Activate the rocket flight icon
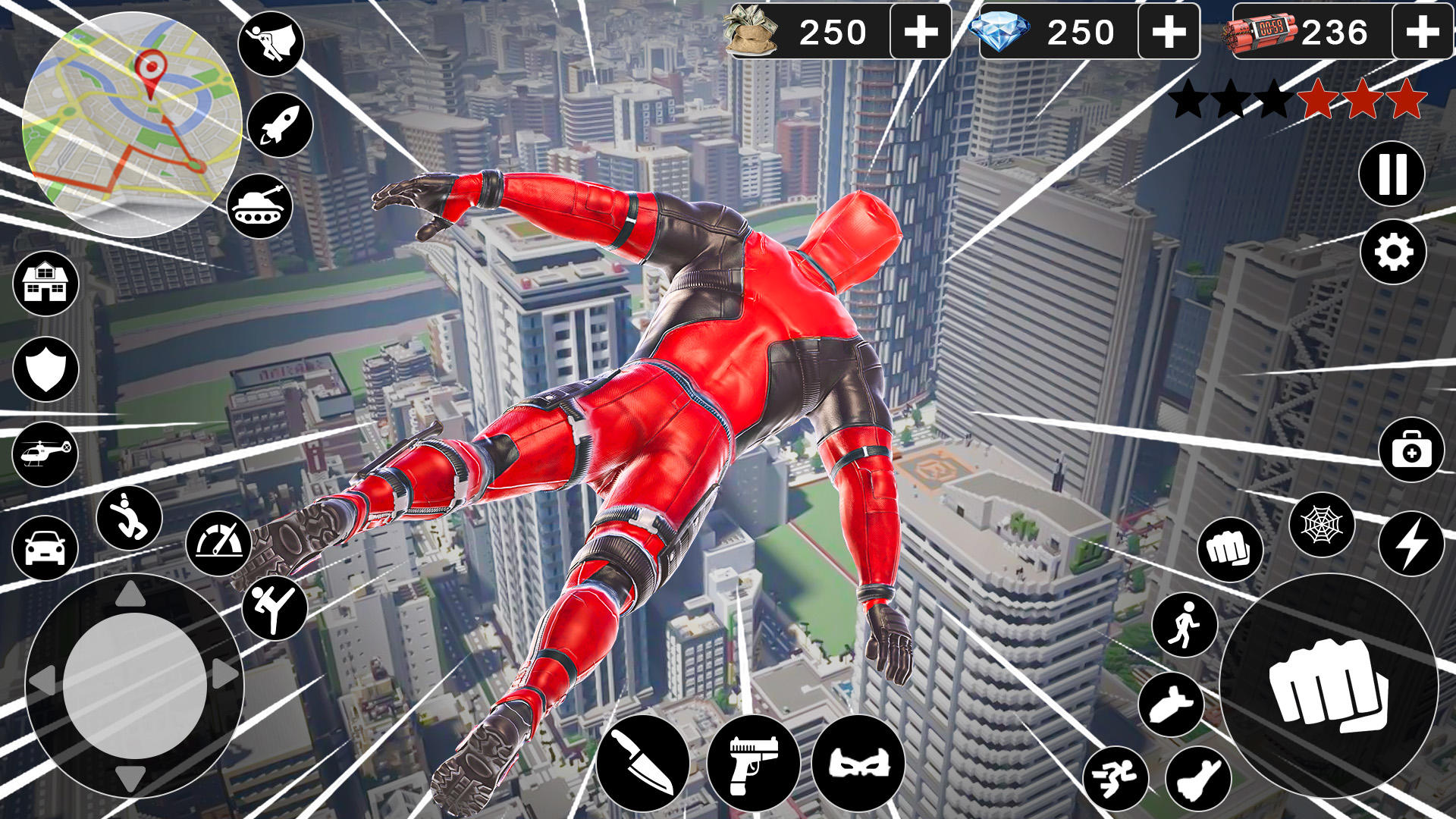The image size is (1456, 819). tap(281, 123)
